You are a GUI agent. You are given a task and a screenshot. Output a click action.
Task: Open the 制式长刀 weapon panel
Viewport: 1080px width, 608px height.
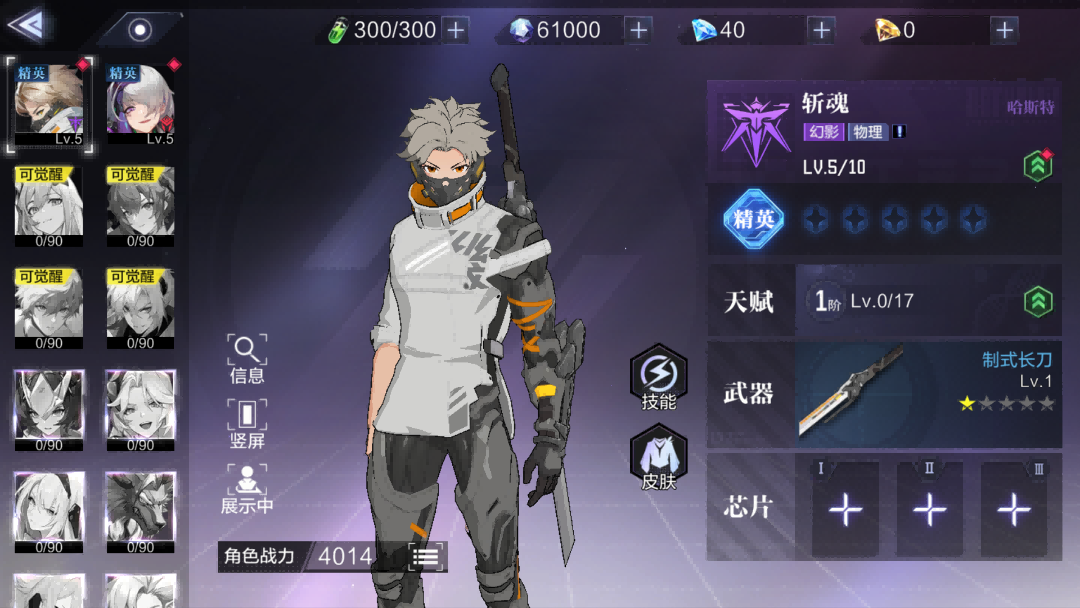point(928,394)
